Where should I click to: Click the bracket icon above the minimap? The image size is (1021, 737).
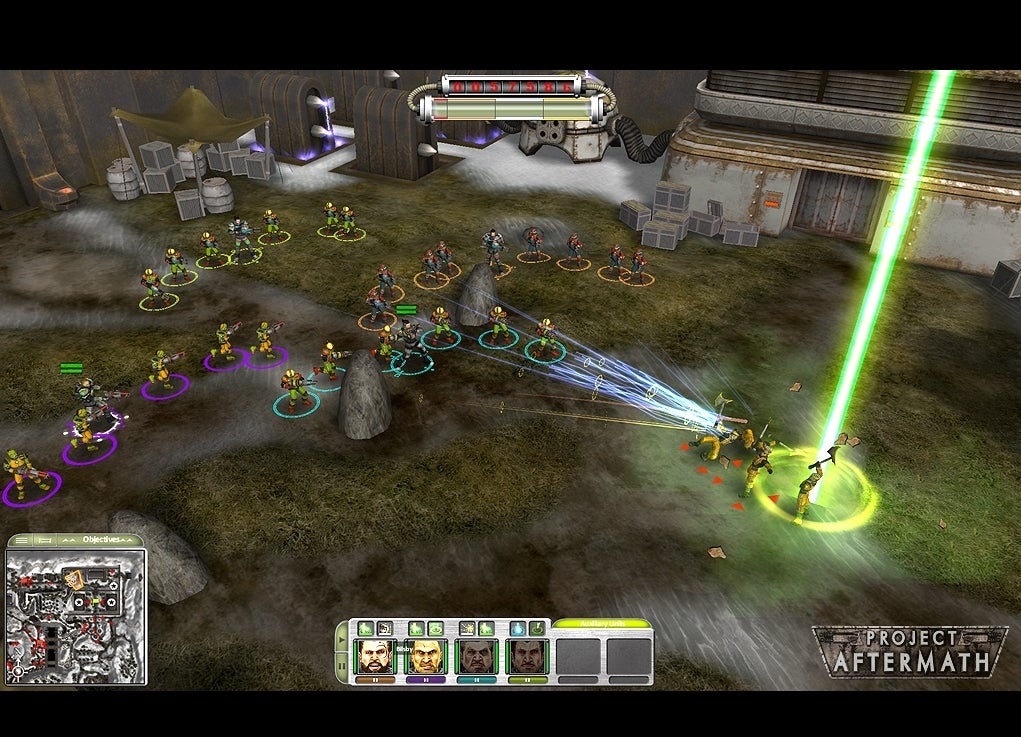(x=44, y=540)
